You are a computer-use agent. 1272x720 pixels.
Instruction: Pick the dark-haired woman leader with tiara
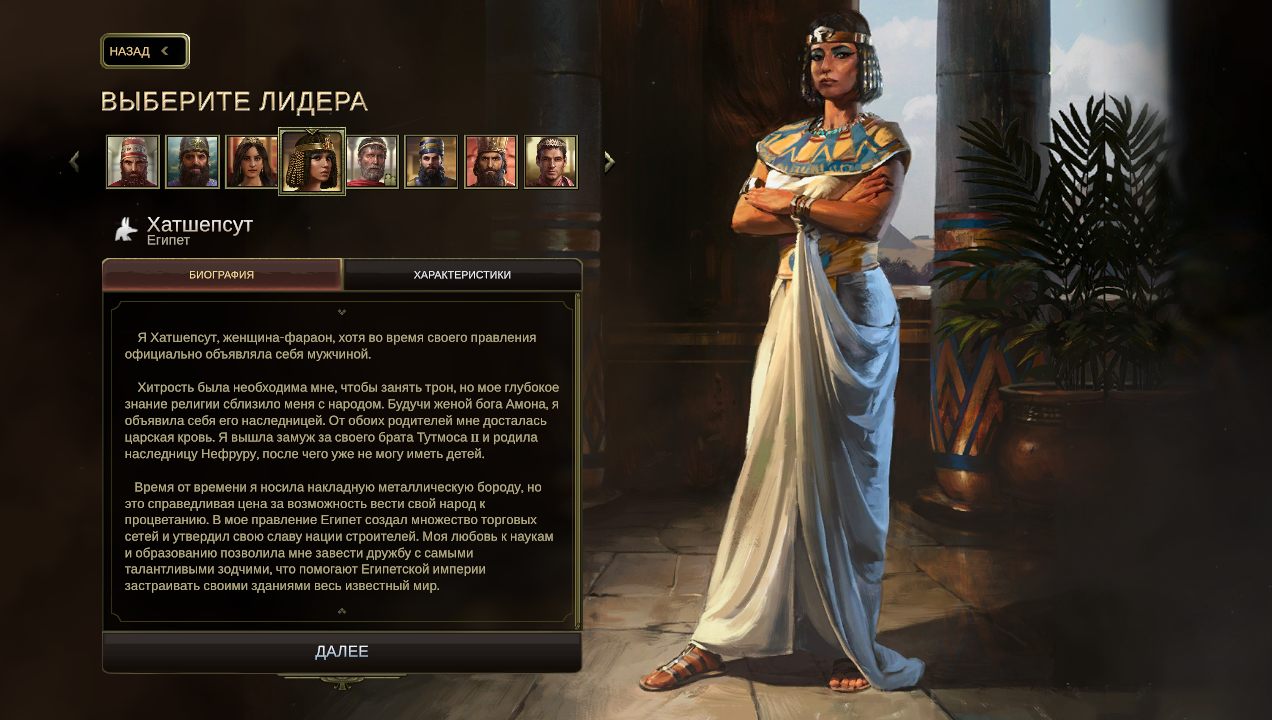click(251, 162)
